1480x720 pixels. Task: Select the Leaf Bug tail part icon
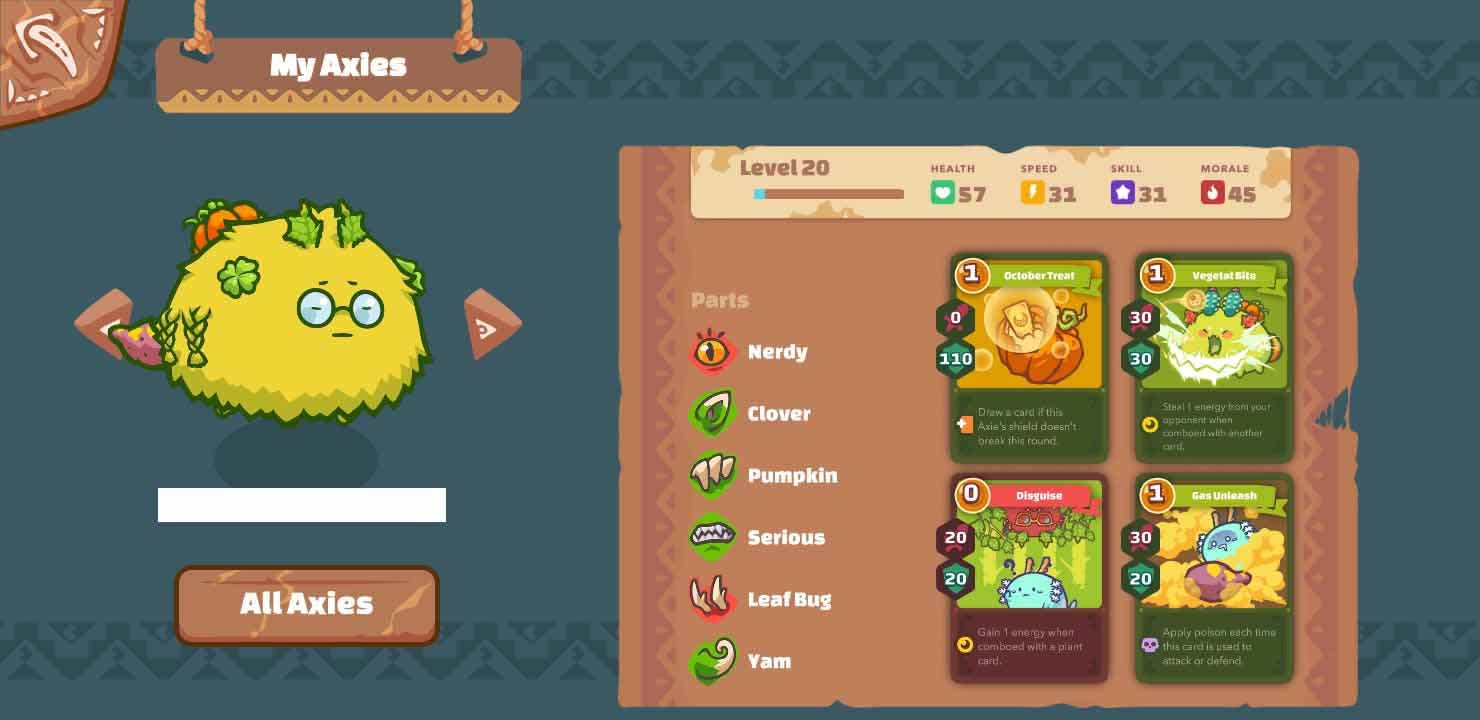pyautogui.click(x=713, y=599)
